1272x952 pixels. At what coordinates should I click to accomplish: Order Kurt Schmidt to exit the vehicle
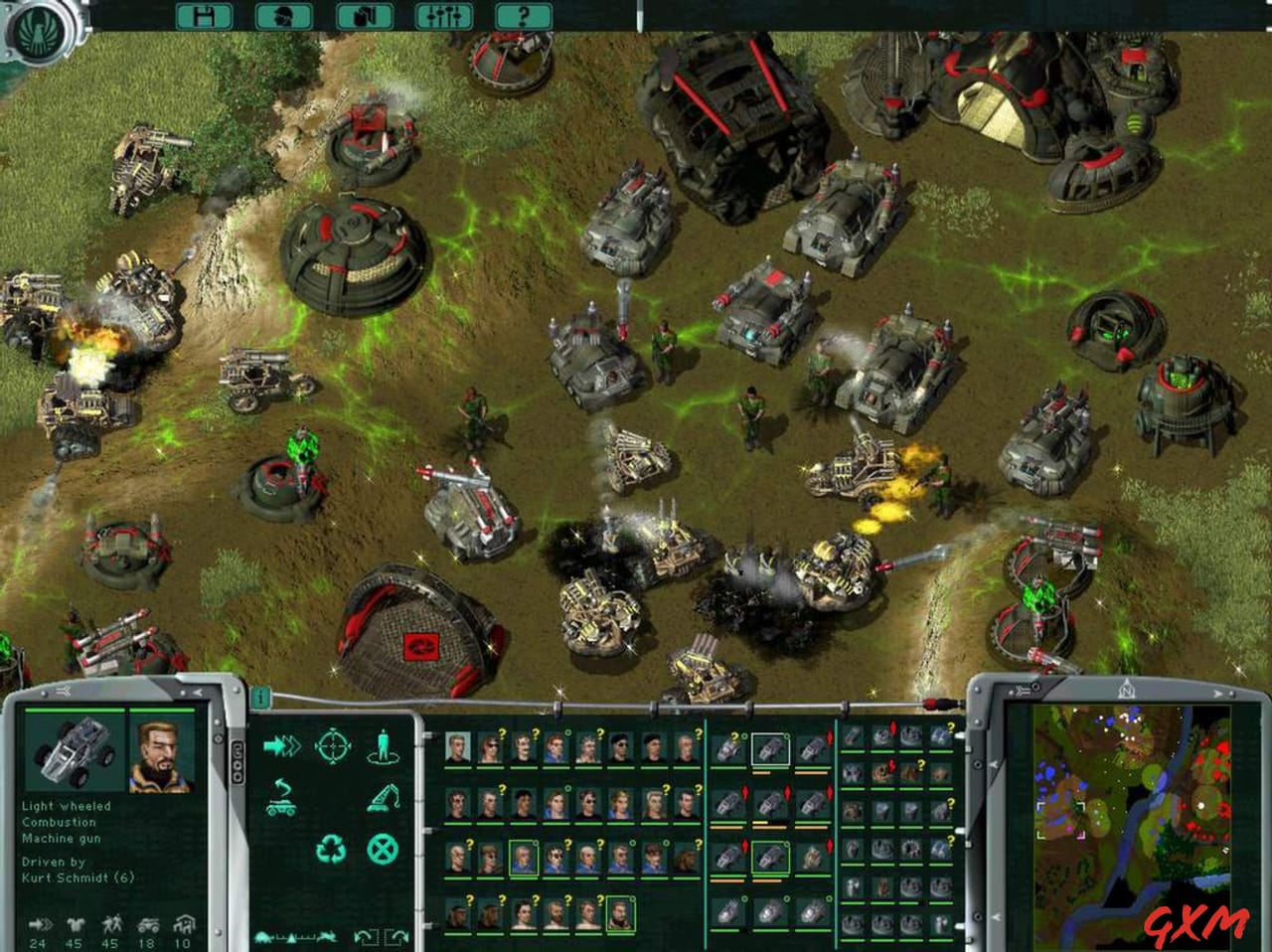(x=384, y=743)
